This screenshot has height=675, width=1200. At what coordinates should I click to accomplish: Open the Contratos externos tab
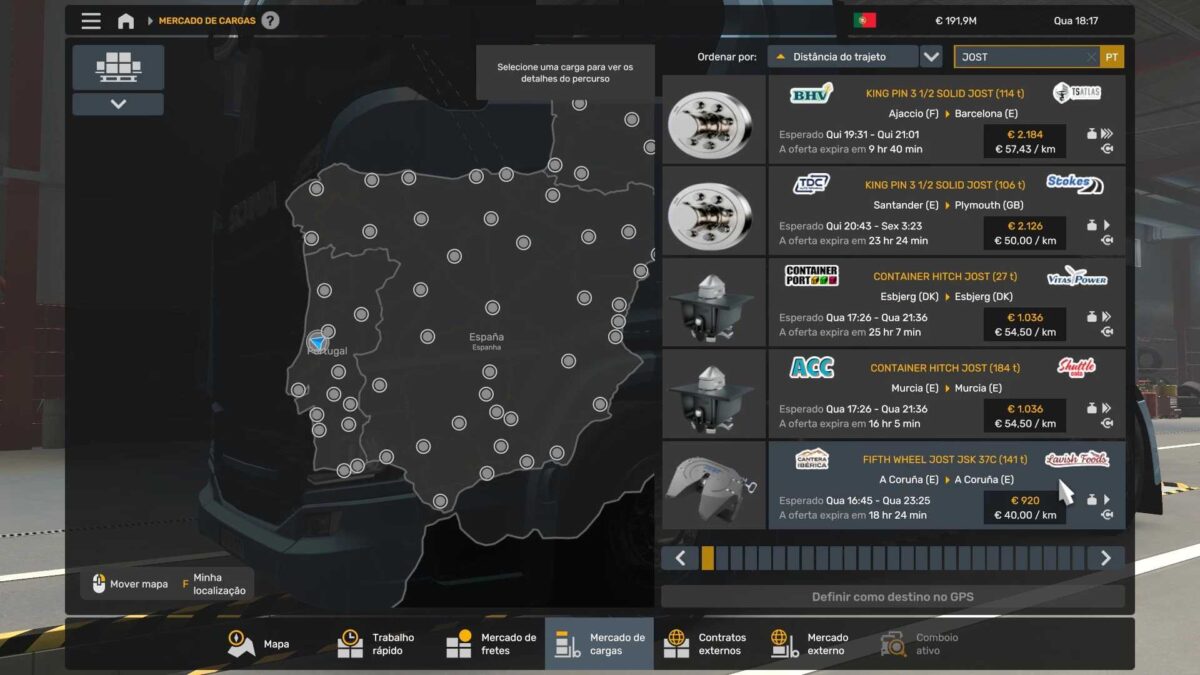pyautogui.click(x=706, y=644)
